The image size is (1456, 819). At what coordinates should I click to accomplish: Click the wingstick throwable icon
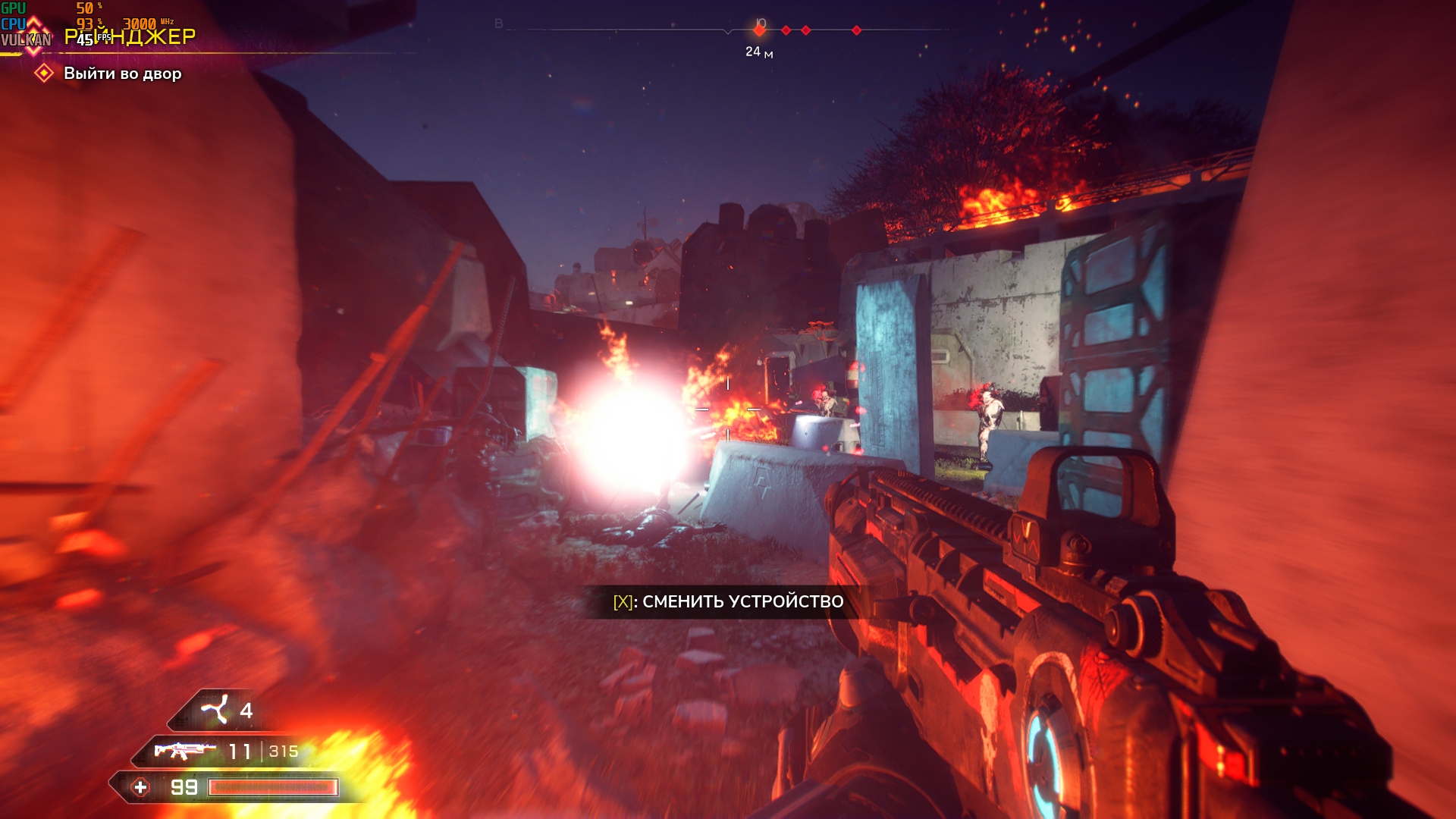tap(215, 710)
